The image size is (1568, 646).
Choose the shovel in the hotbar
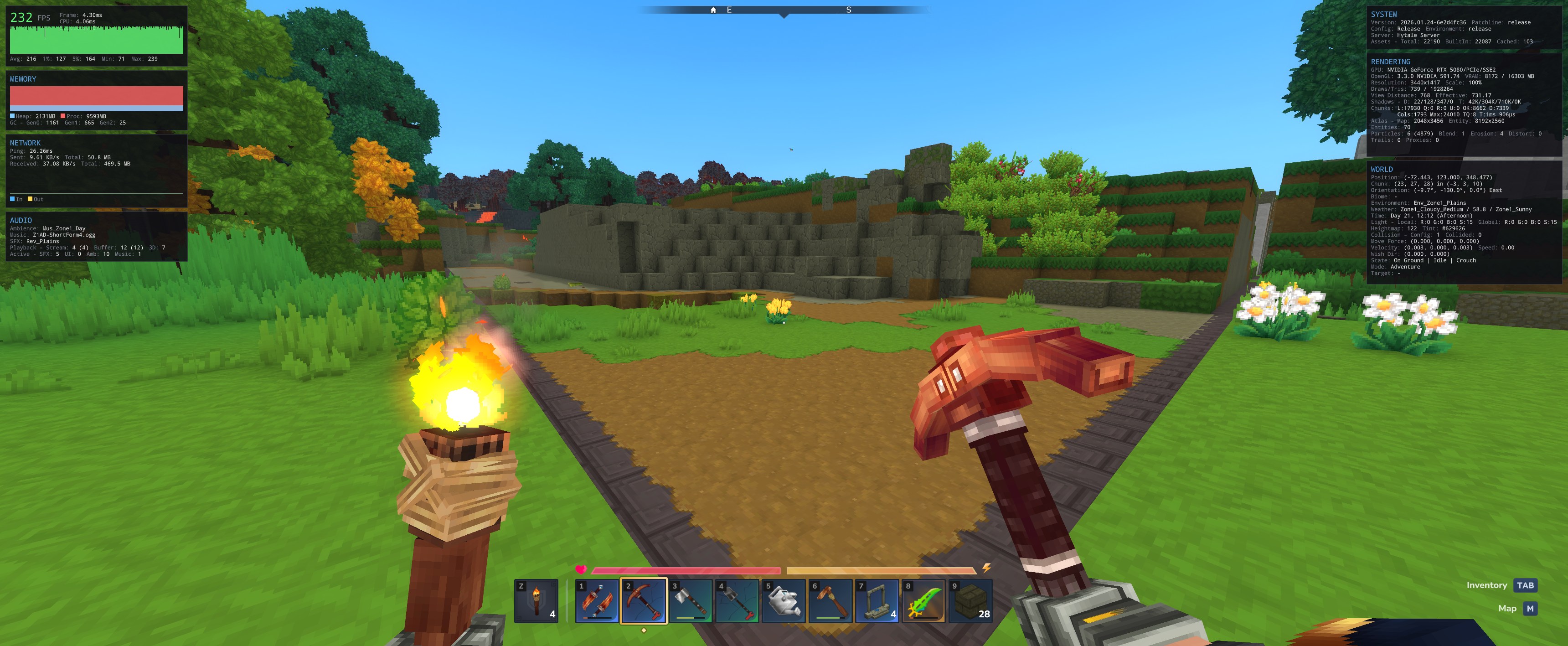pyautogui.click(x=737, y=600)
